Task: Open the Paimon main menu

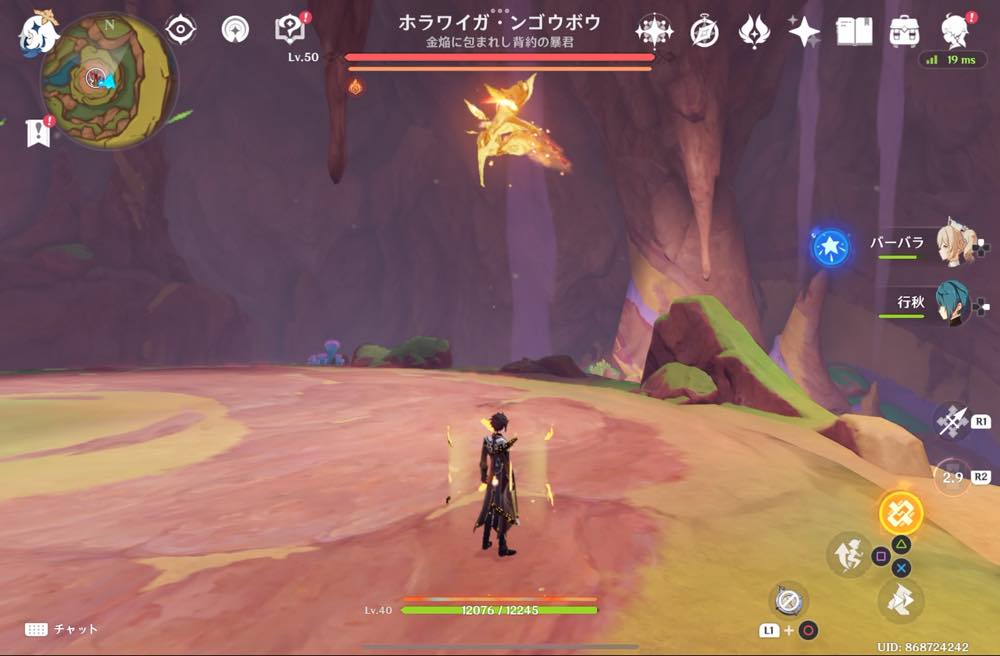Action: click(x=38, y=34)
